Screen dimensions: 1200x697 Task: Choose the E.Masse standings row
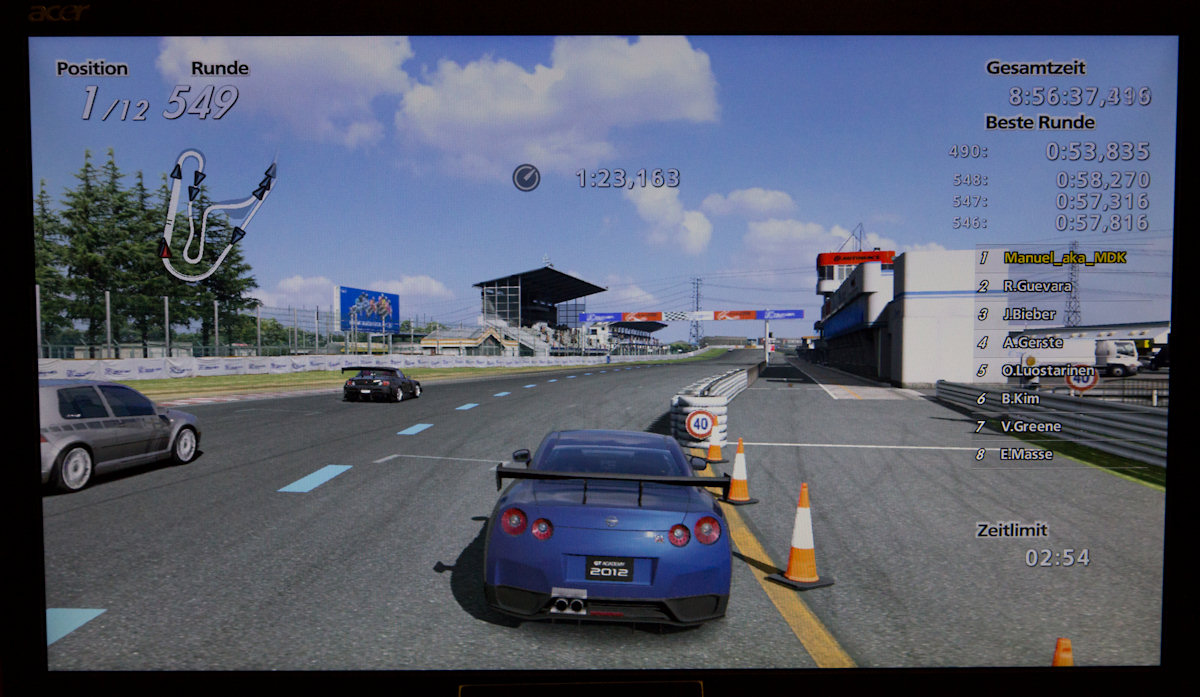pyautogui.click(x=1028, y=454)
